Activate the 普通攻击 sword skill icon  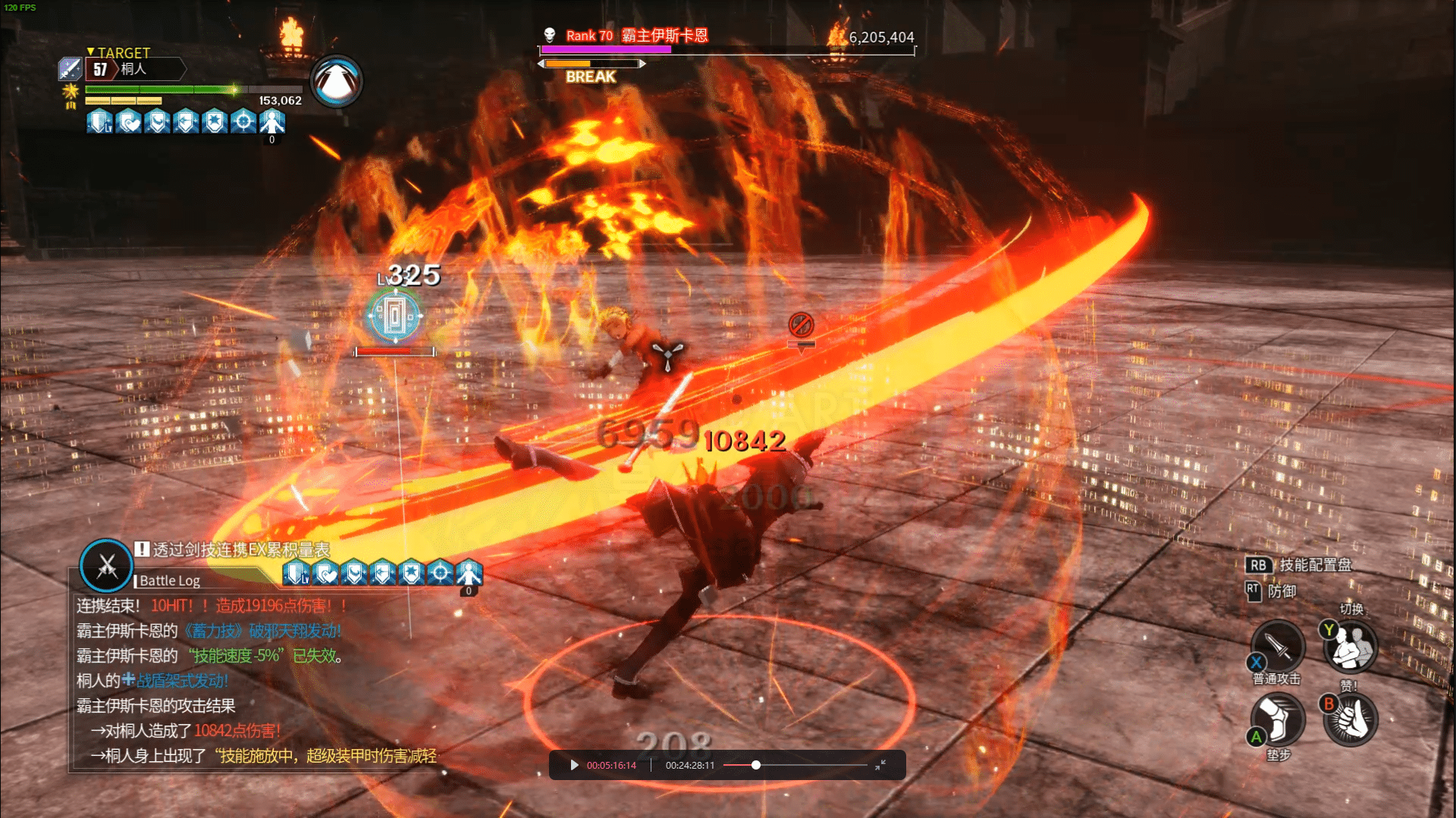[1278, 646]
